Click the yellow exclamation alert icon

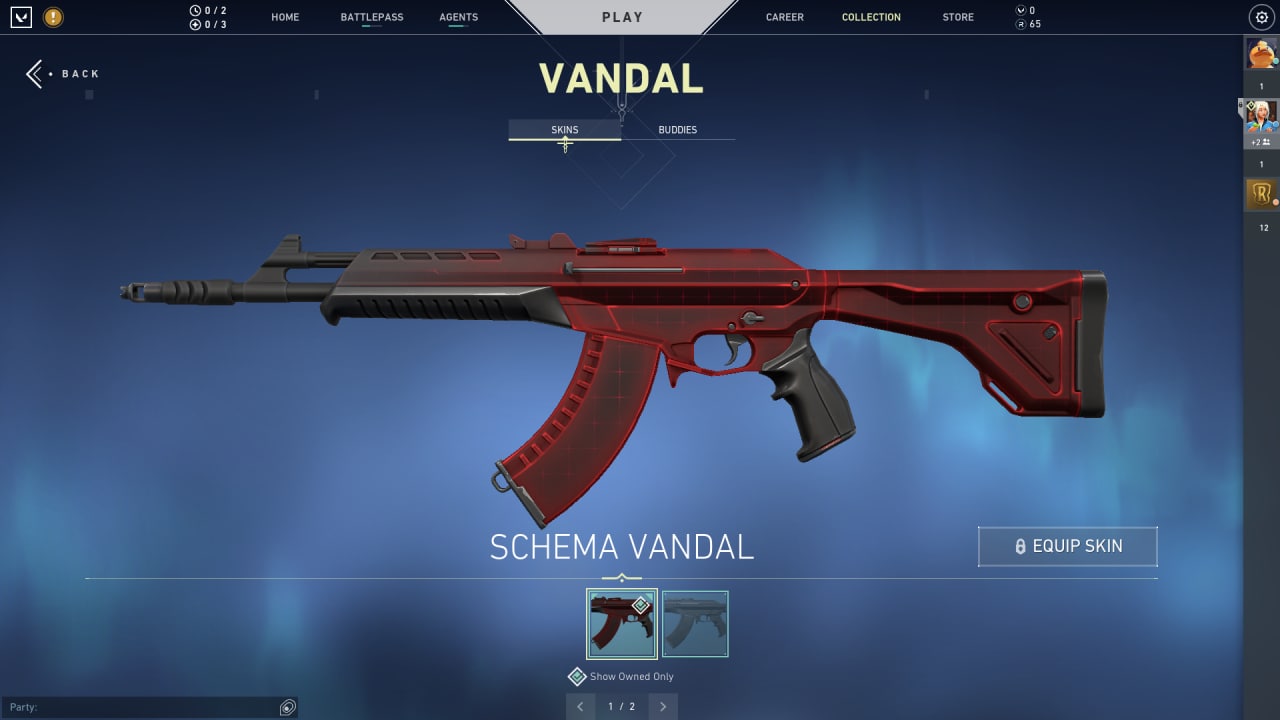[53, 17]
